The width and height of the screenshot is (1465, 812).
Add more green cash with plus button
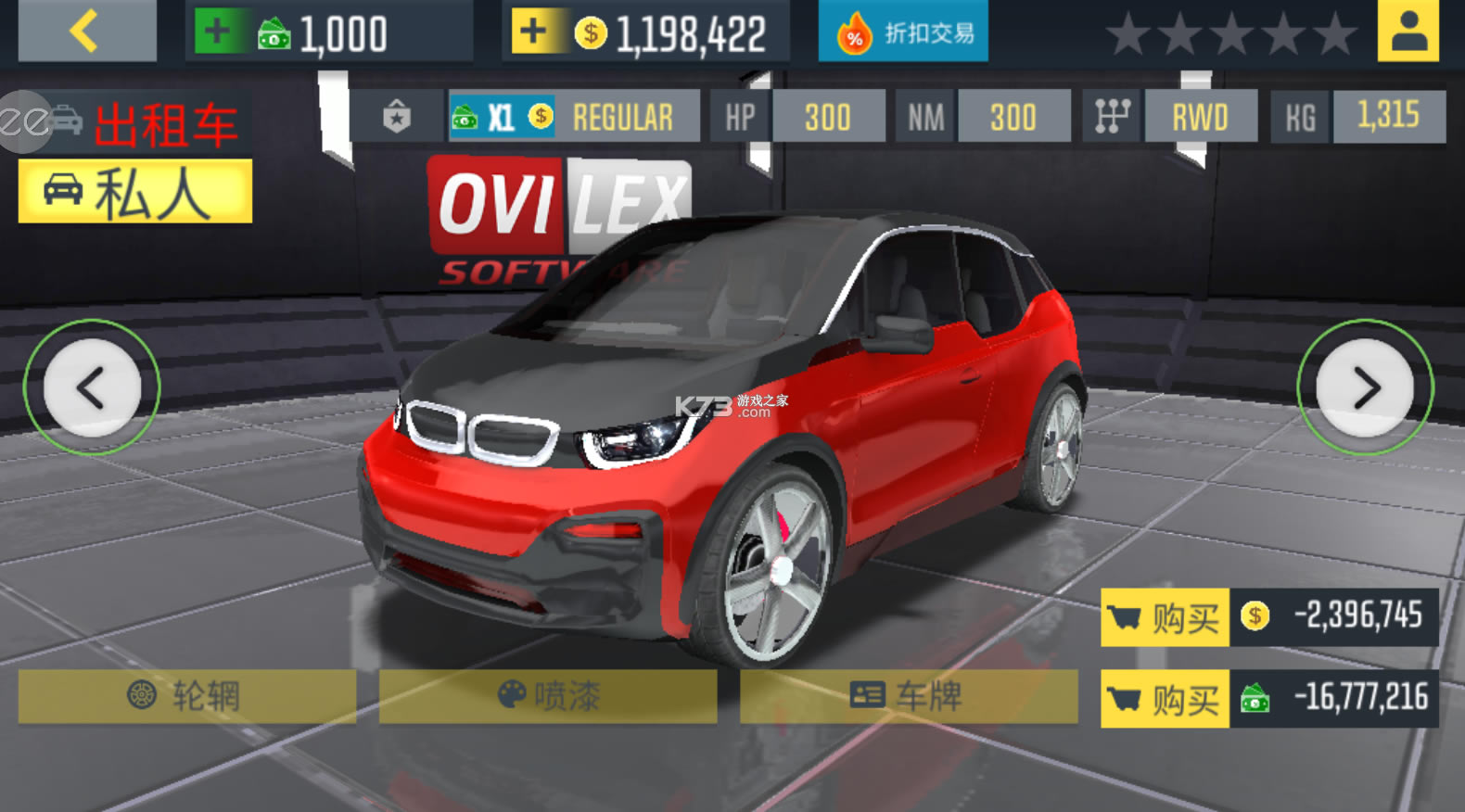217,32
